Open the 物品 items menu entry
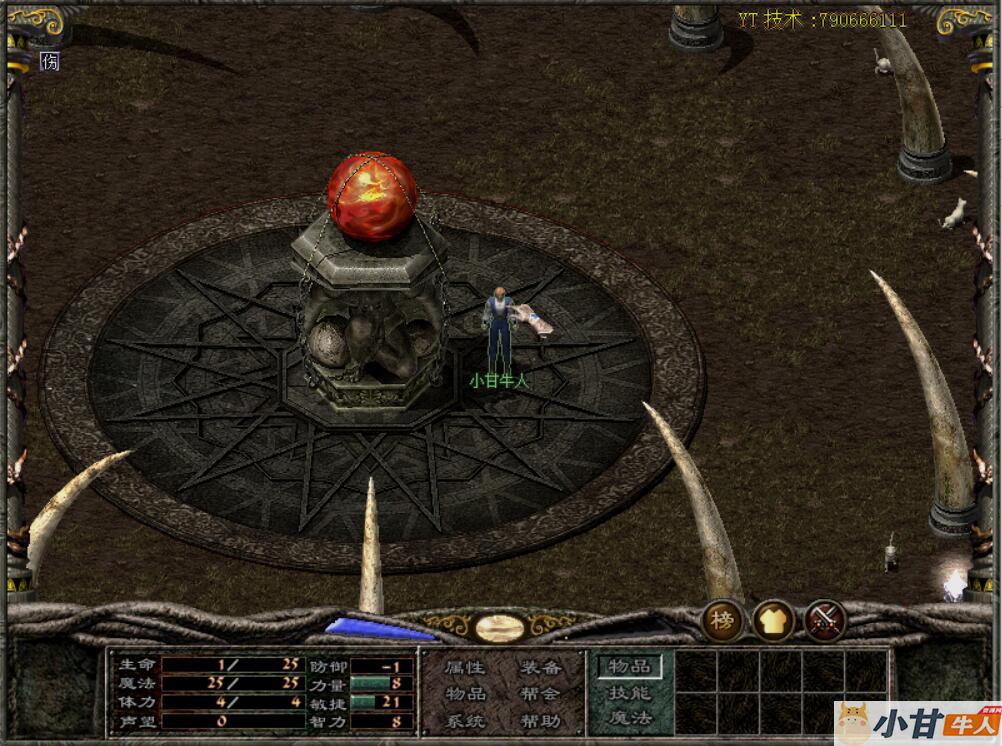The width and height of the screenshot is (1002, 746). point(464,694)
